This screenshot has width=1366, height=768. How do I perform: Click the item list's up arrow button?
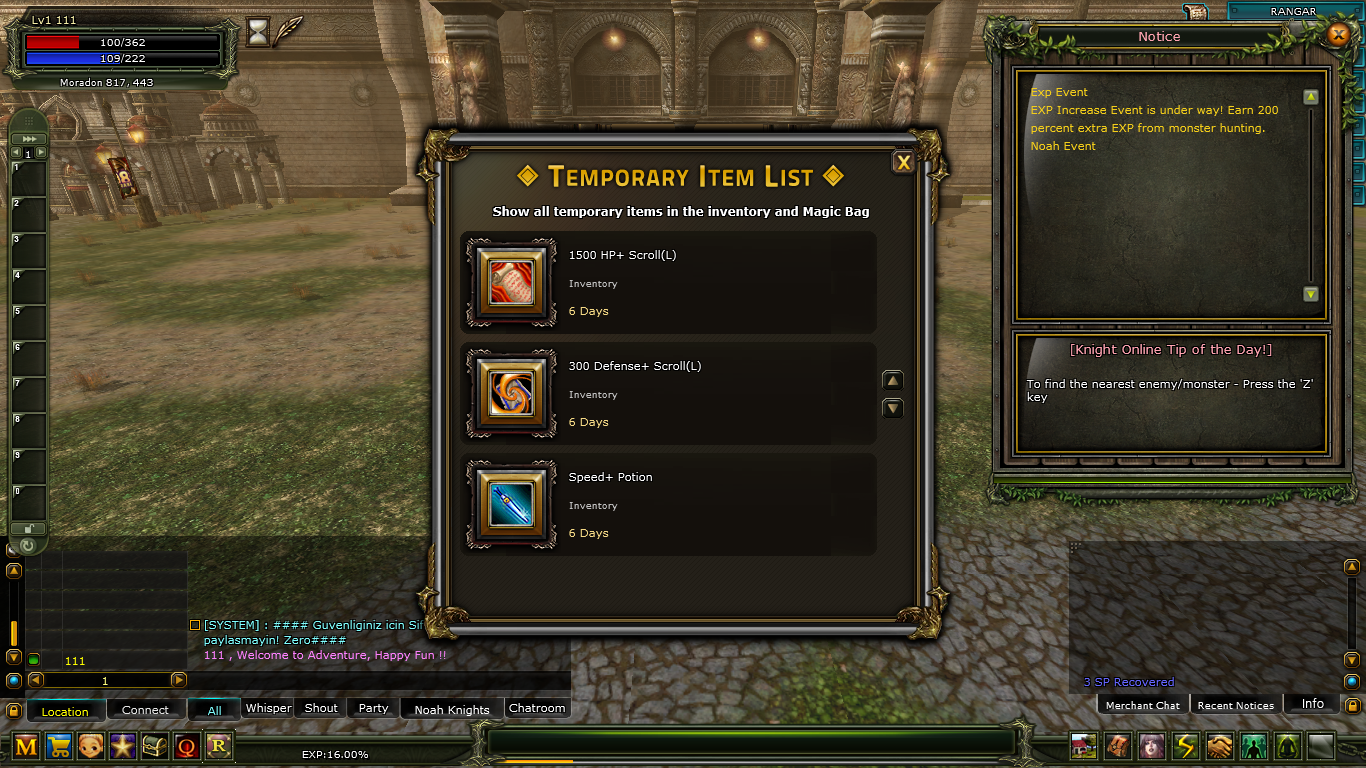(x=893, y=380)
